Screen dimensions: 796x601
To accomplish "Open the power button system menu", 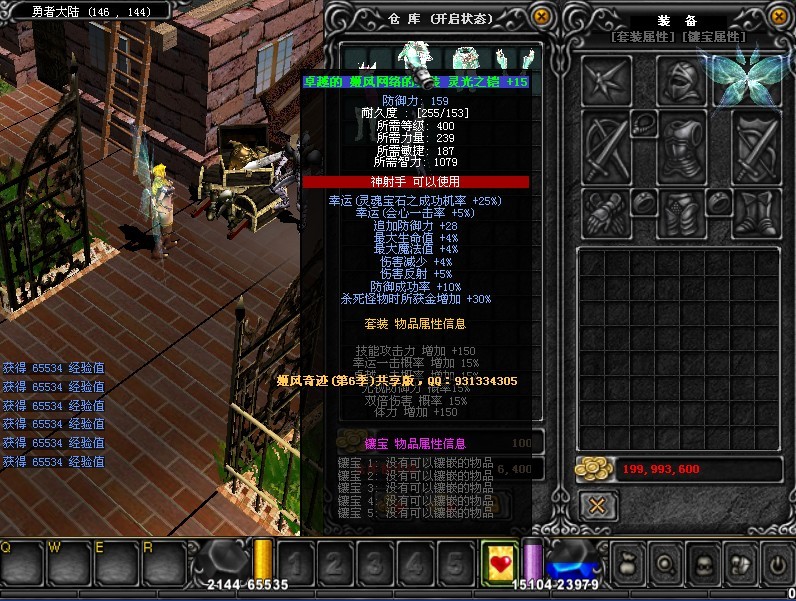I will click(777, 565).
